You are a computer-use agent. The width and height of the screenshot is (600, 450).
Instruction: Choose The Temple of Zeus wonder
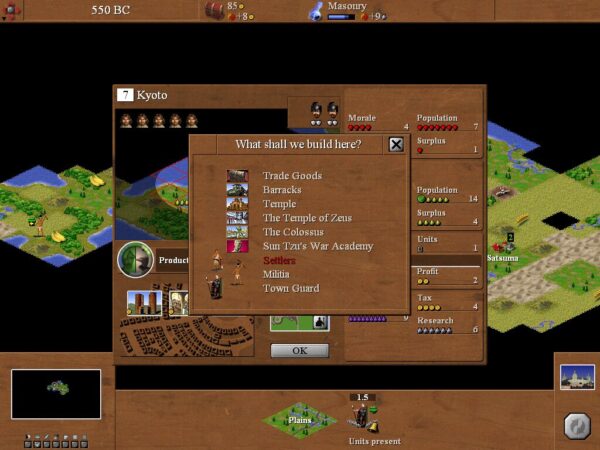302,218
